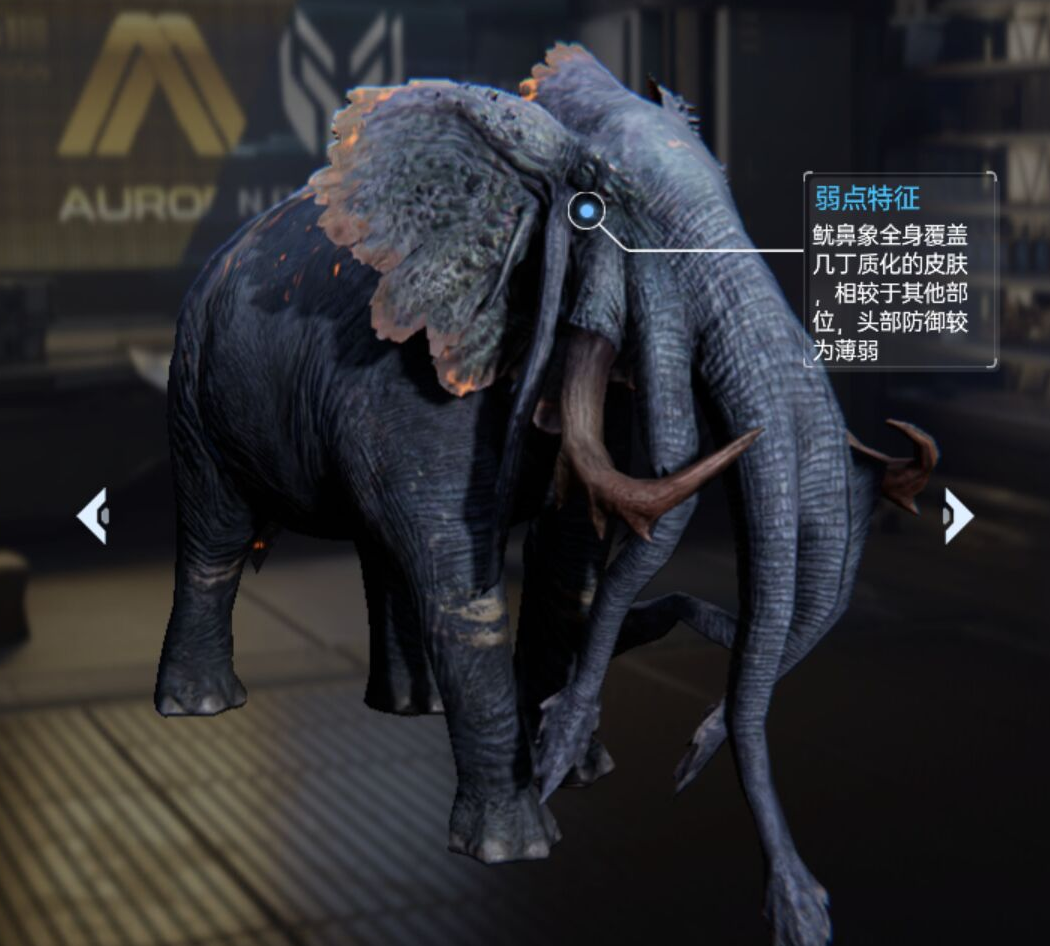
Task: Show the next creature with right arrow
Action: (957, 516)
